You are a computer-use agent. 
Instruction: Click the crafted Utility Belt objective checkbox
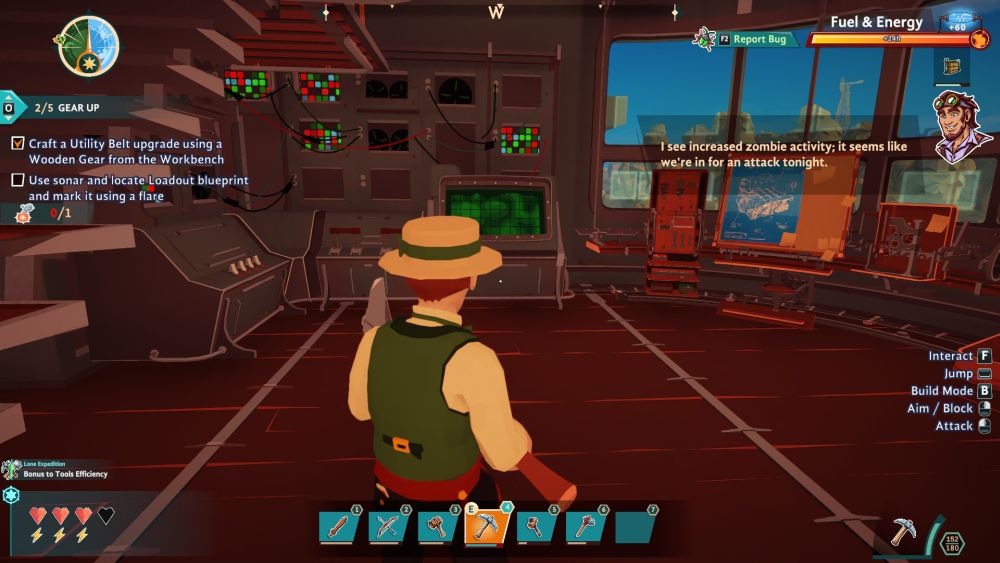(x=18, y=144)
